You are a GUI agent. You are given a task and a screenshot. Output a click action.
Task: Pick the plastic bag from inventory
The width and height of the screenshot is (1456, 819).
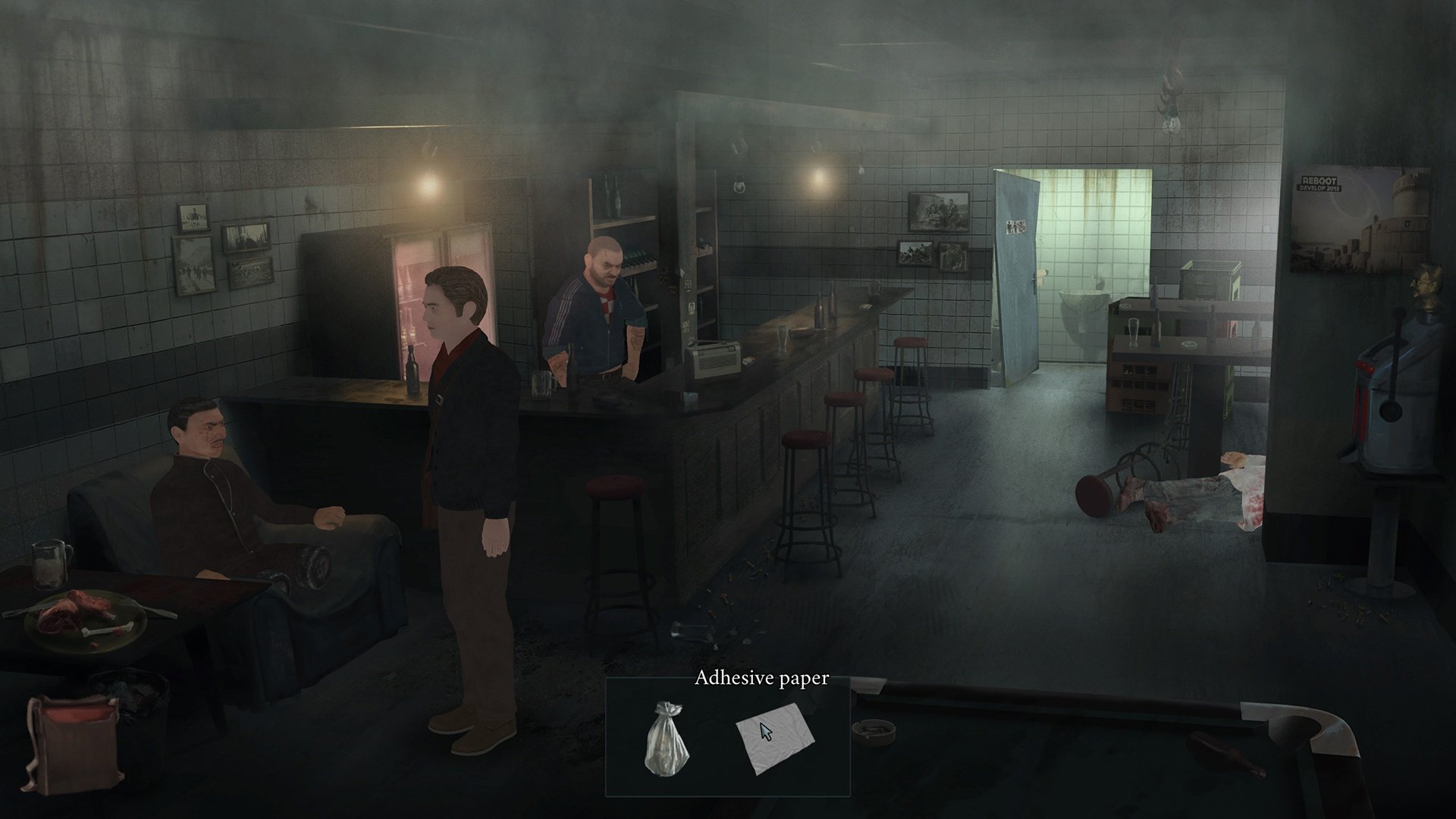pos(666,736)
